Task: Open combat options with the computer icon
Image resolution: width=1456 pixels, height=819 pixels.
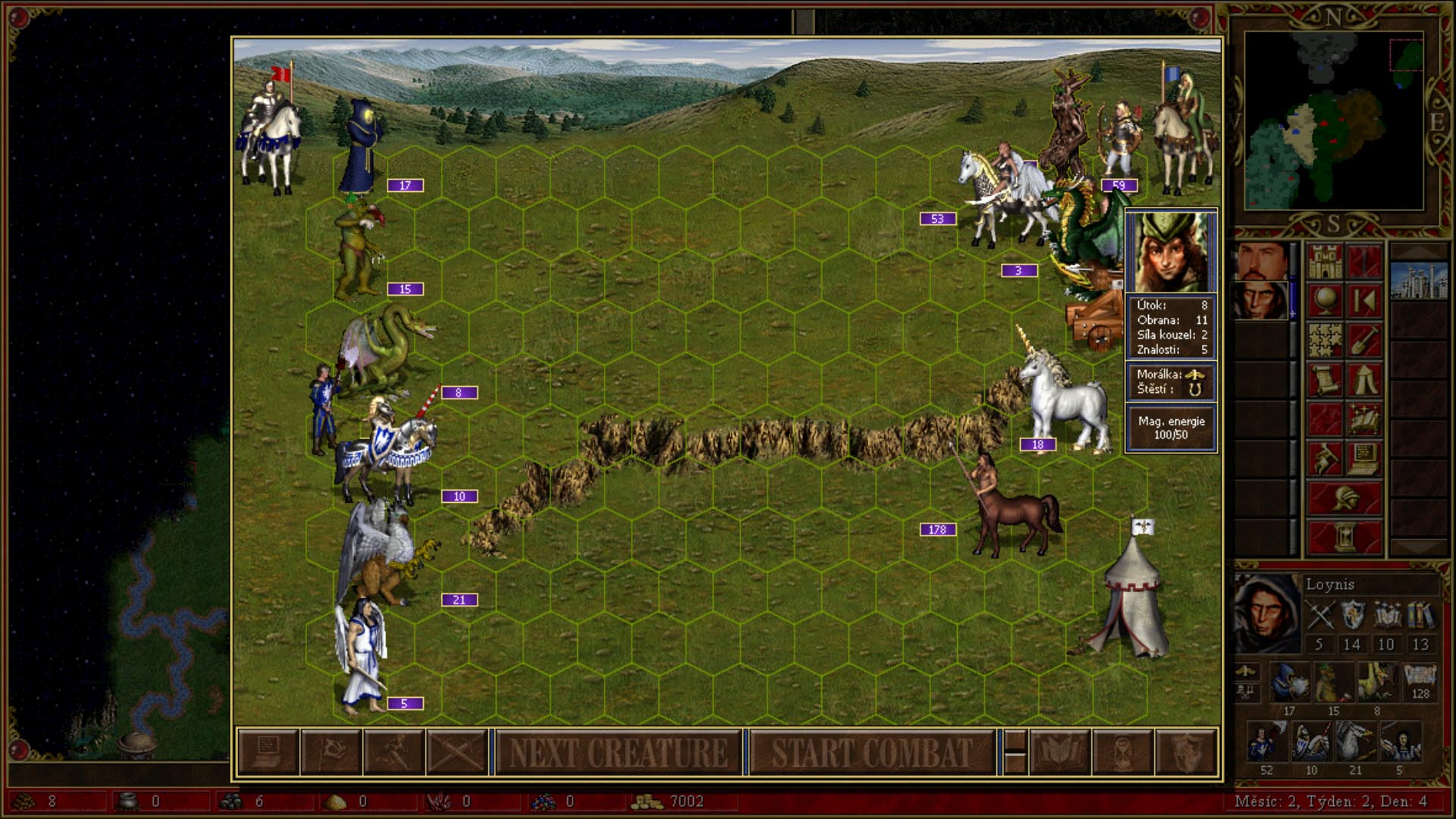Action: (x=268, y=753)
